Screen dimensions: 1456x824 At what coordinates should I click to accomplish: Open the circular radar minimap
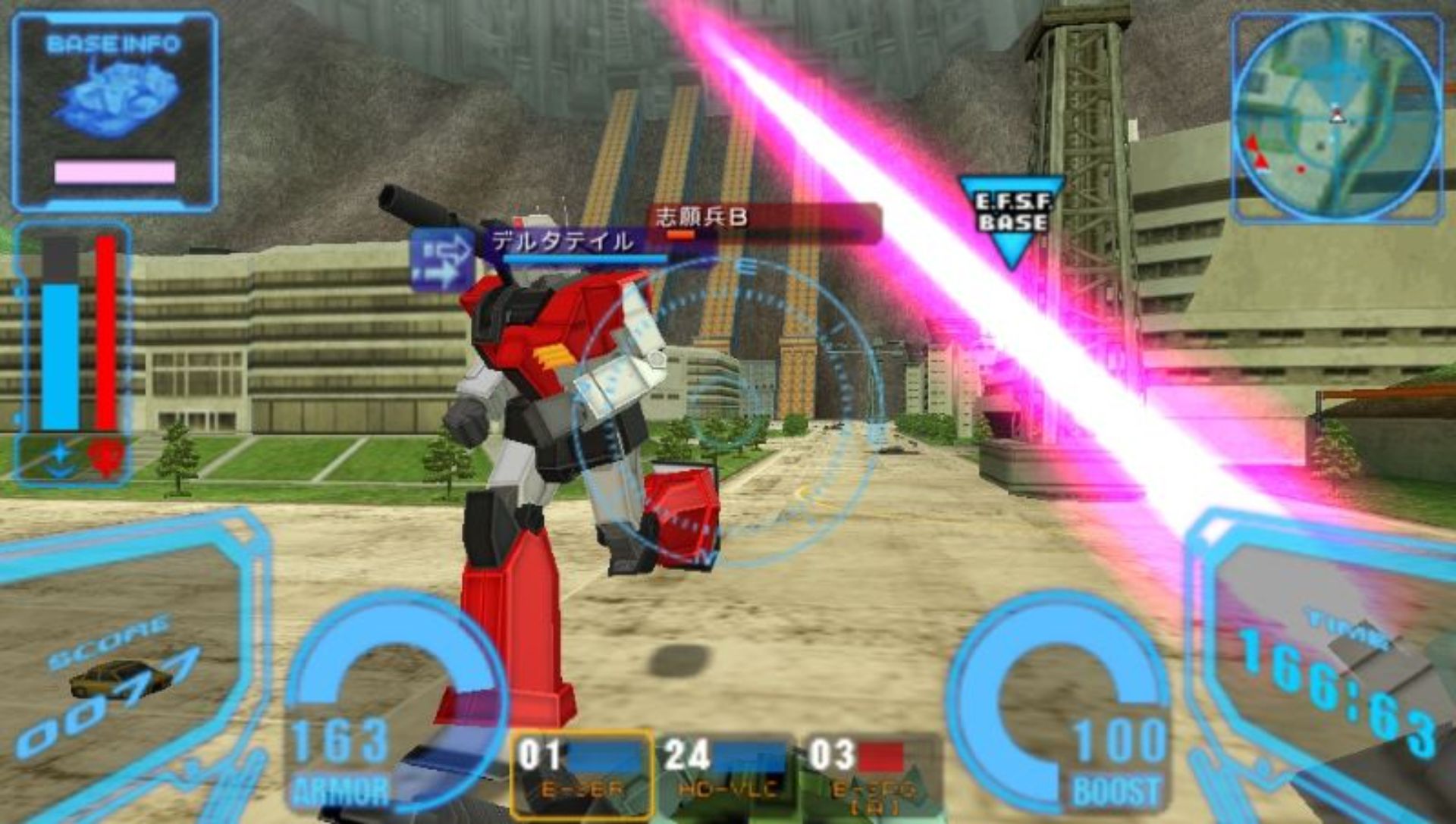click(x=1337, y=117)
